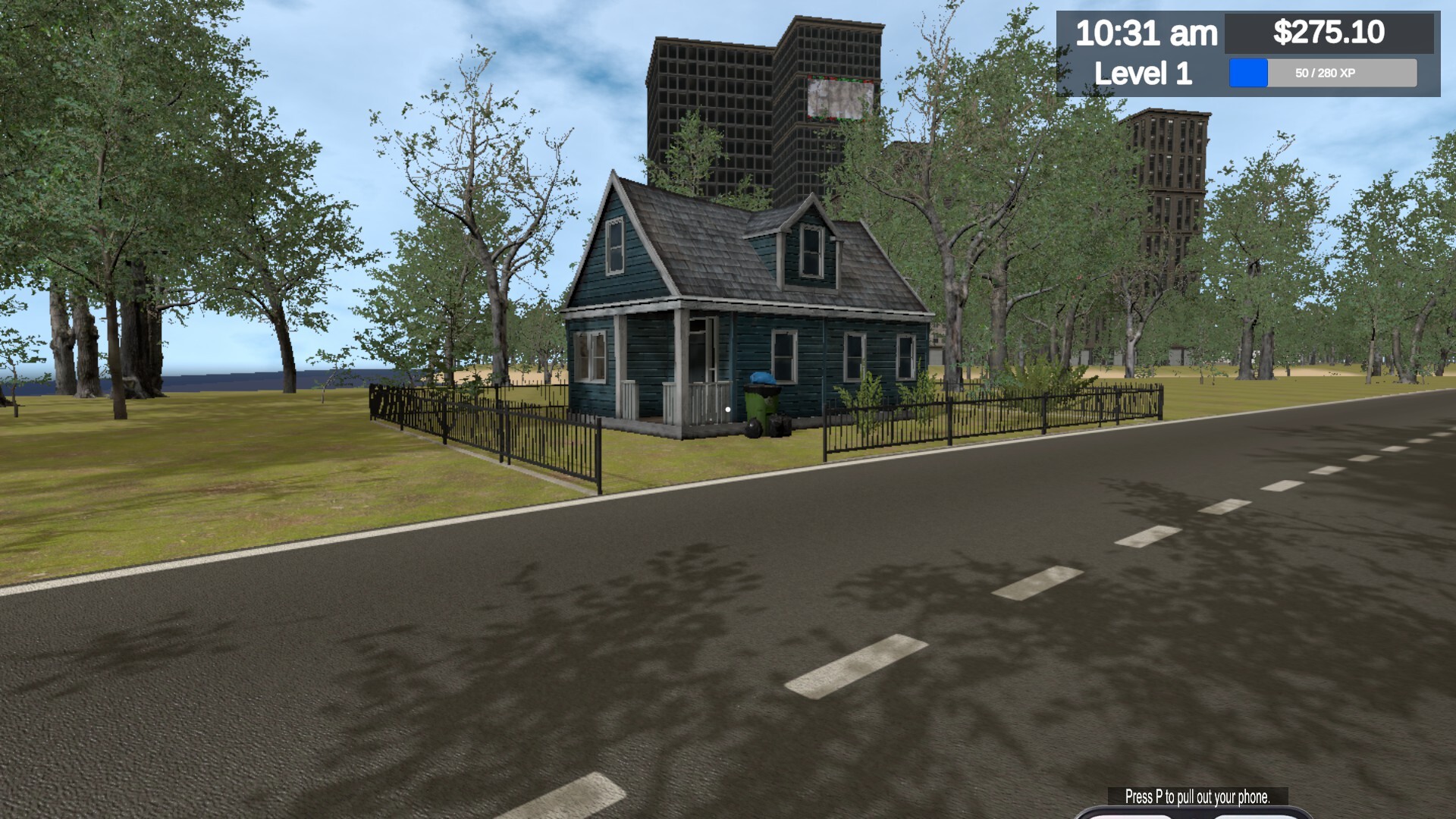The image size is (1456, 819).
Task: Click the blue garbage bag on the bin
Action: click(763, 378)
